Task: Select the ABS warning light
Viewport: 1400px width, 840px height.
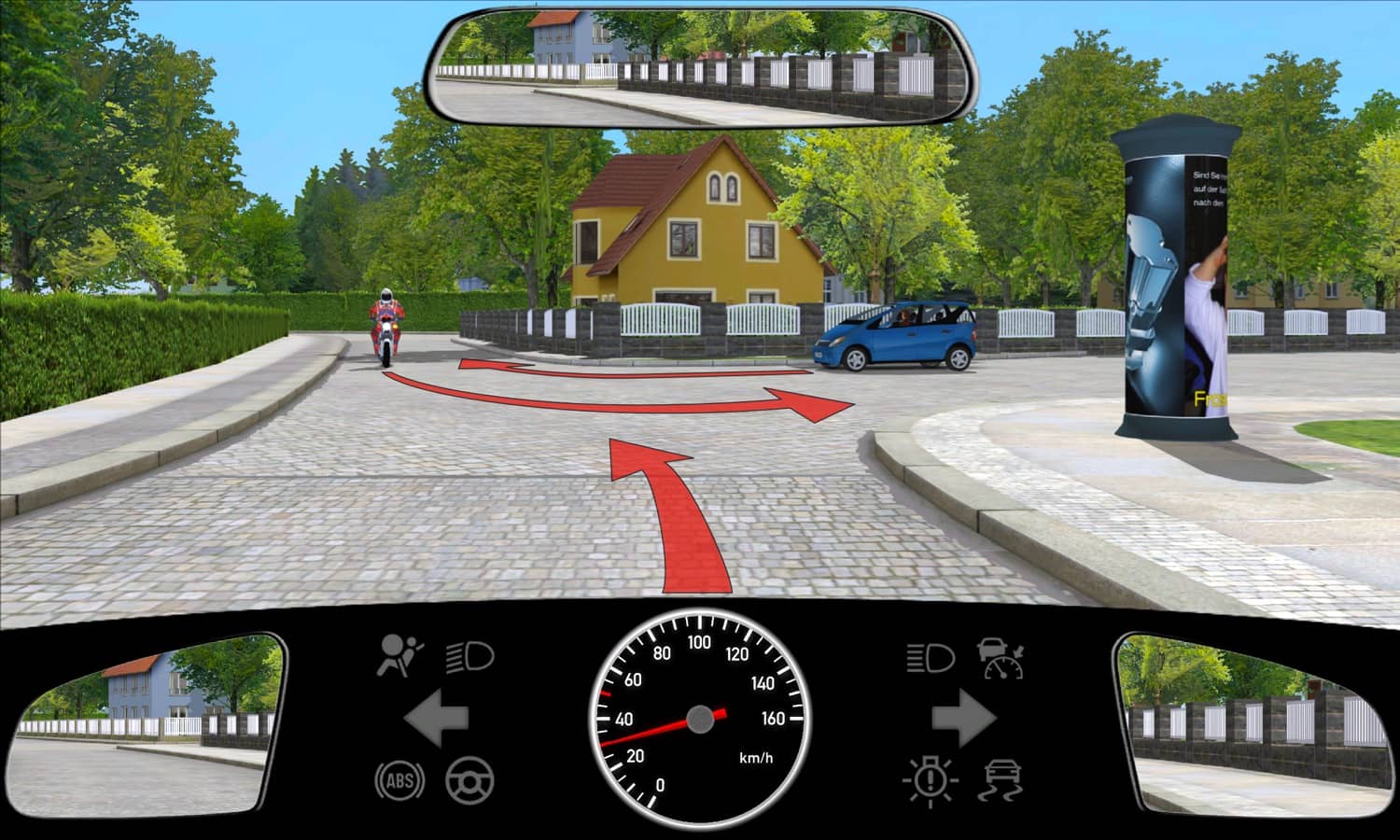Action: pos(399,780)
